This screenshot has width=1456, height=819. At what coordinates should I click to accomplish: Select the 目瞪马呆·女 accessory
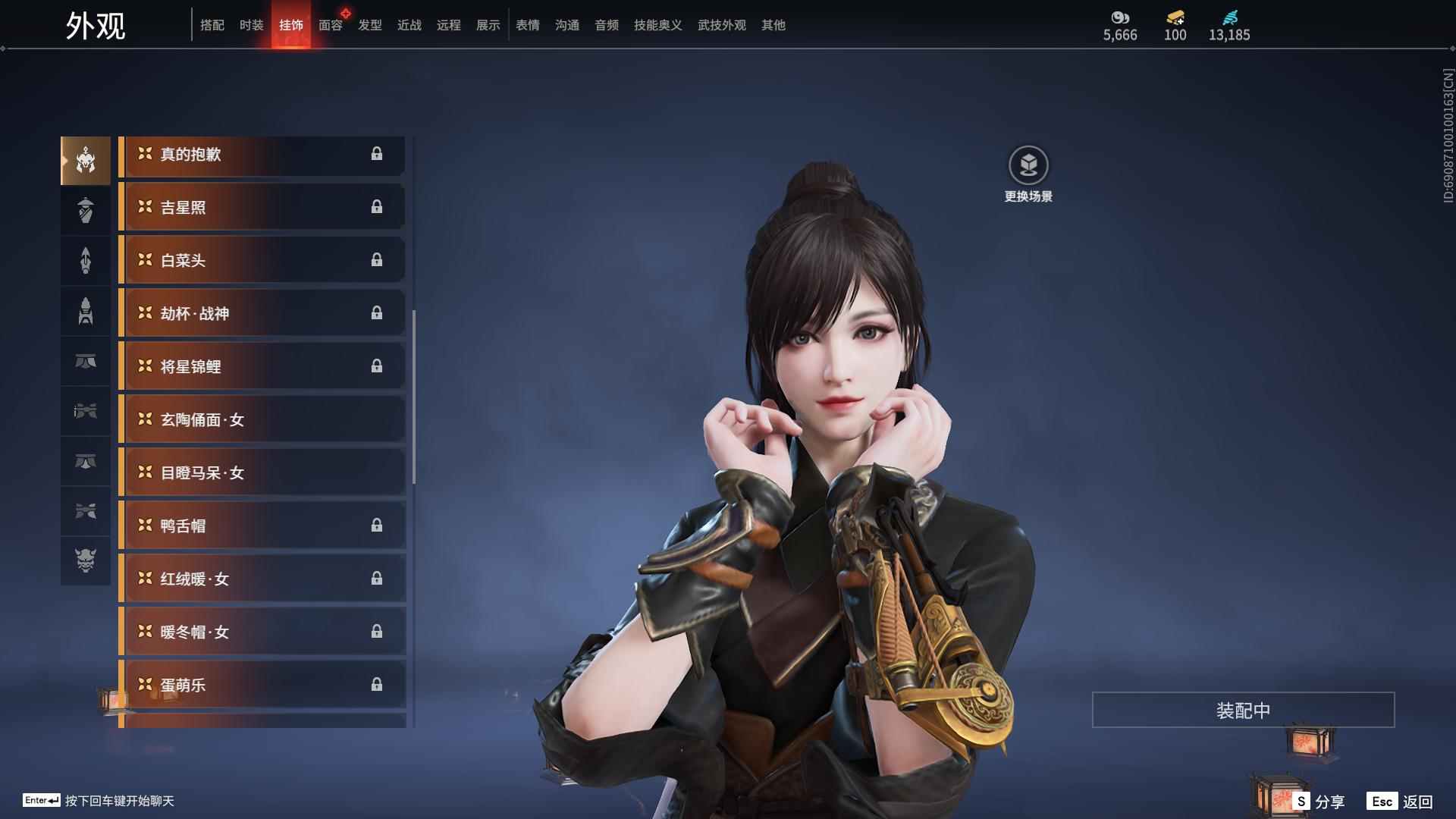(x=262, y=473)
